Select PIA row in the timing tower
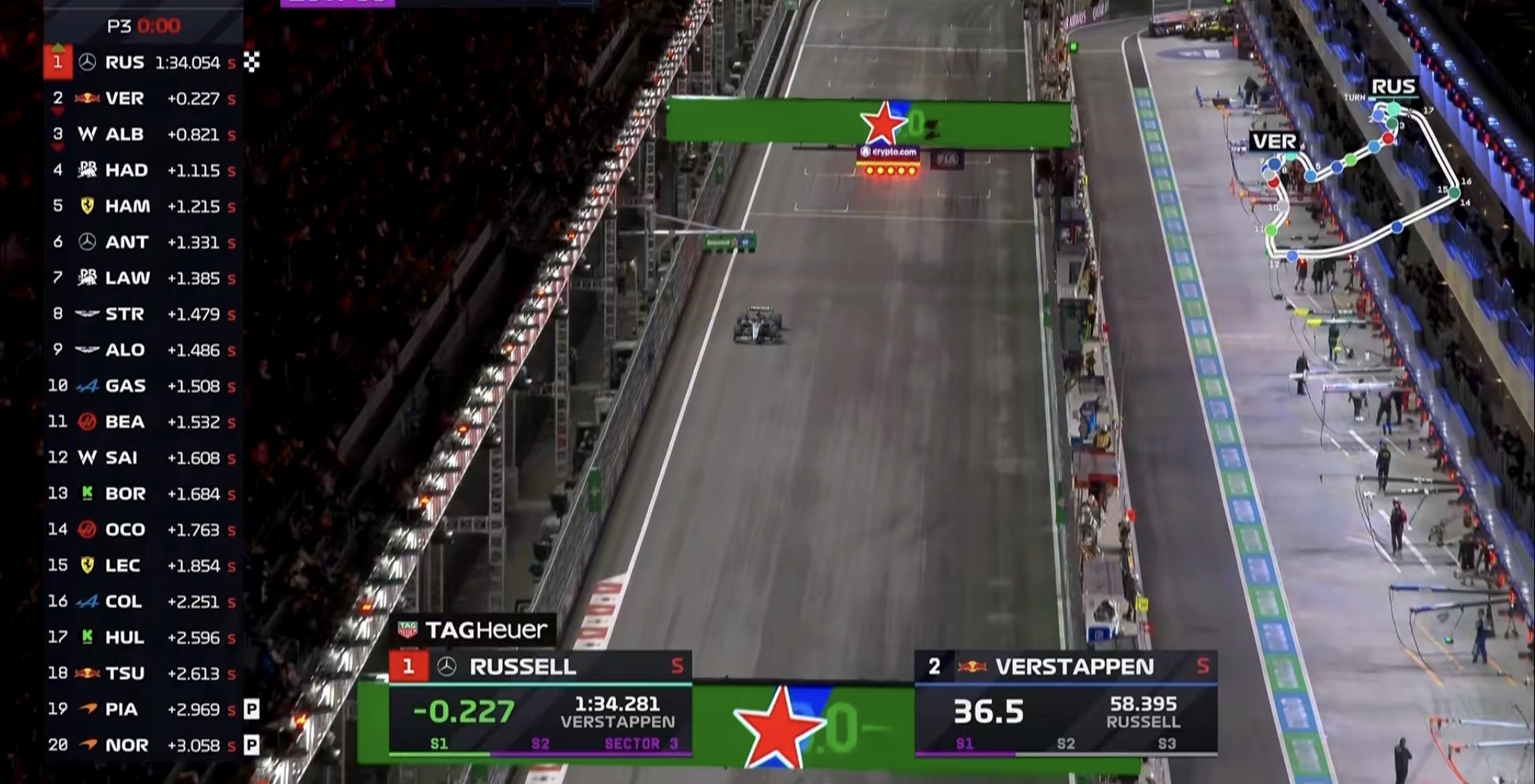Screen dimensions: 1535x784 click(143, 709)
